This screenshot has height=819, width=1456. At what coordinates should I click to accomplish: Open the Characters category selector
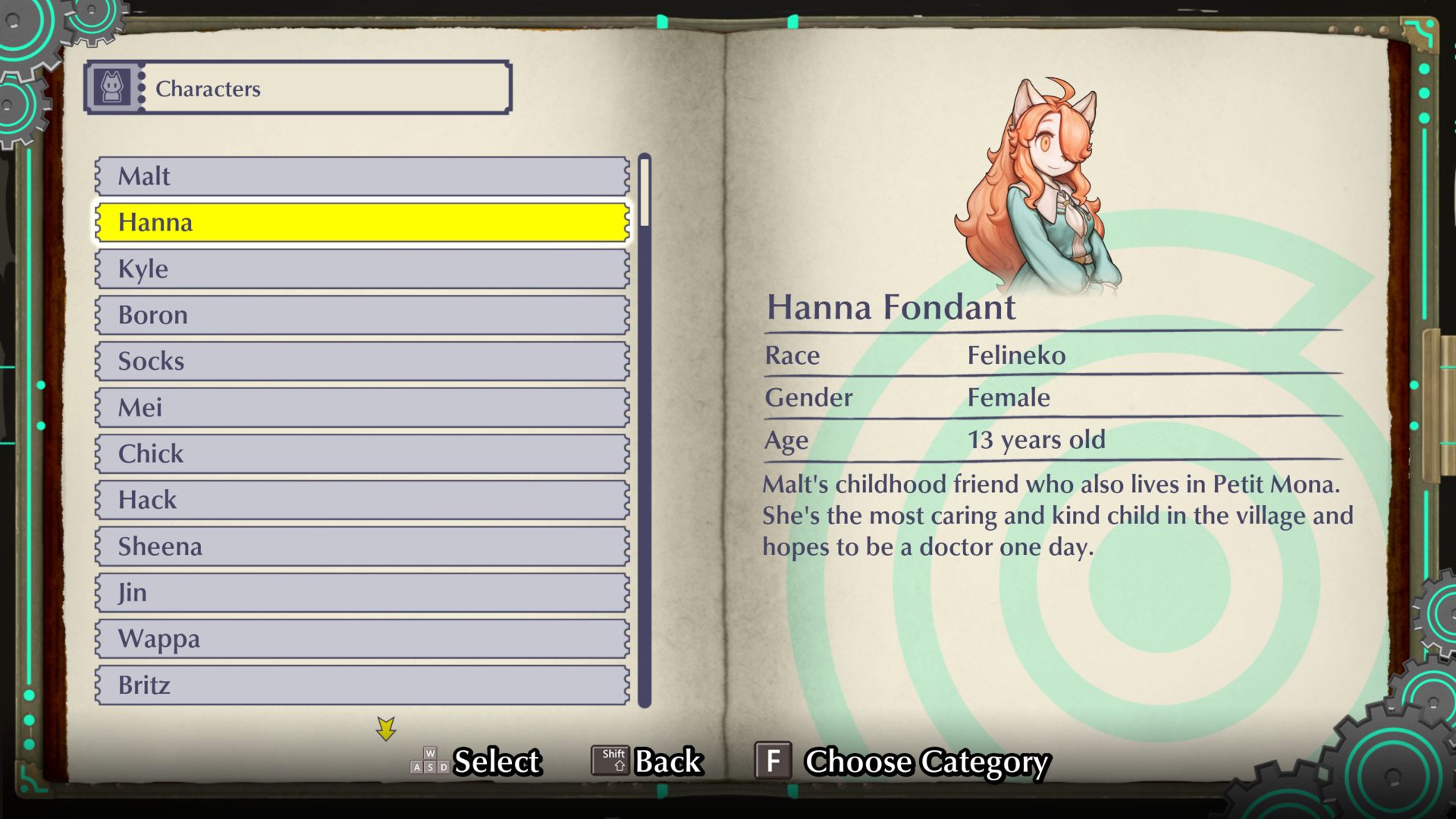[x=297, y=88]
